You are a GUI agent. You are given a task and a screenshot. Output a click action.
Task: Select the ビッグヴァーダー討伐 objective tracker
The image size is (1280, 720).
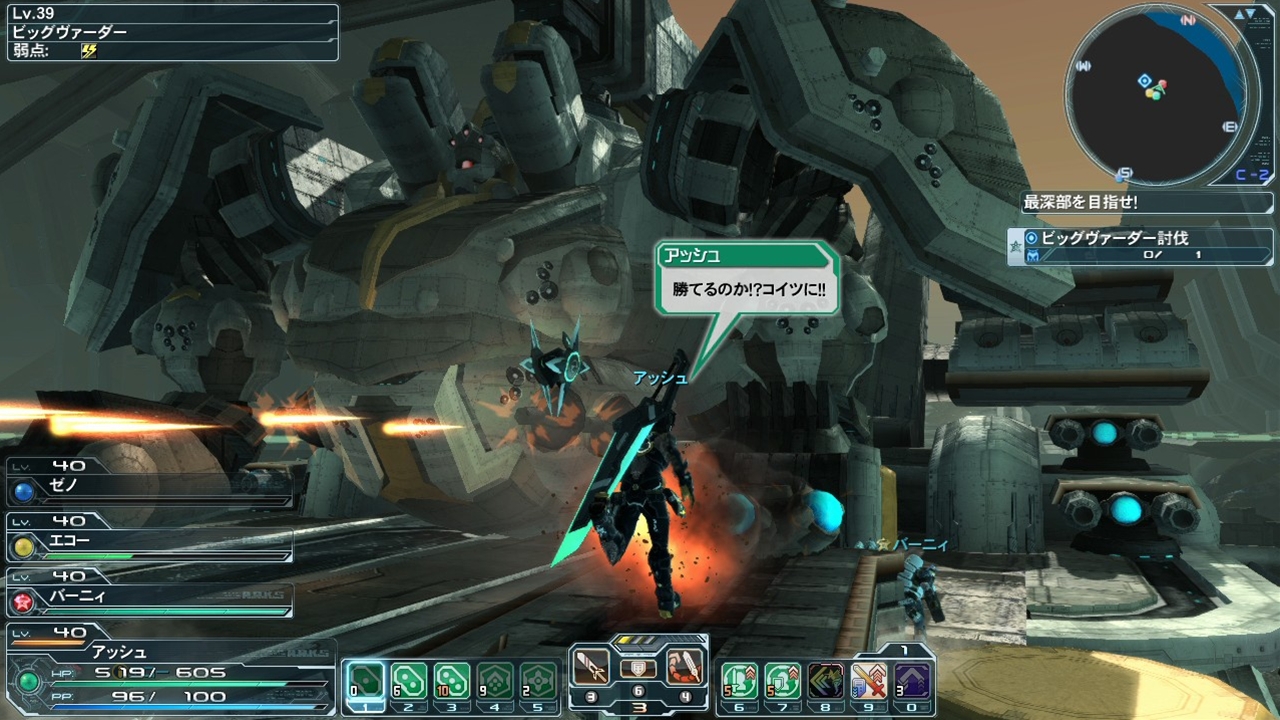tap(1126, 245)
